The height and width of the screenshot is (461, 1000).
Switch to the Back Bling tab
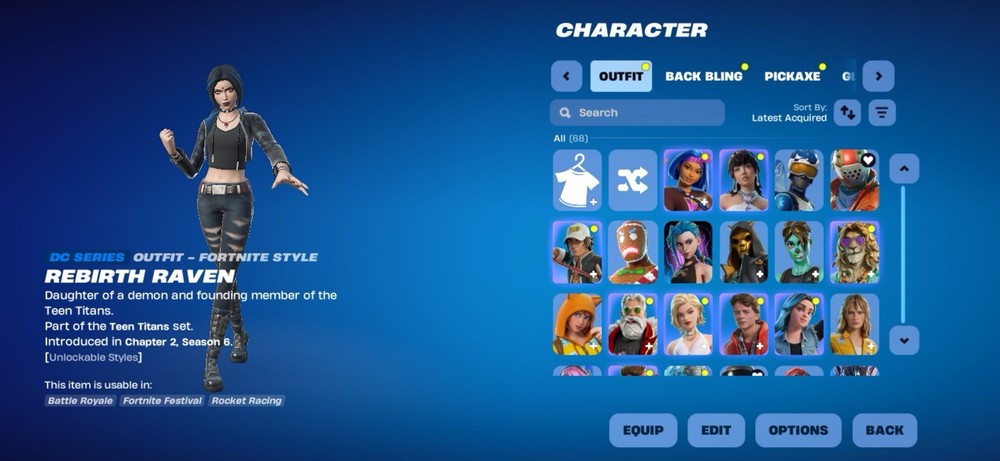(x=704, y=76)
